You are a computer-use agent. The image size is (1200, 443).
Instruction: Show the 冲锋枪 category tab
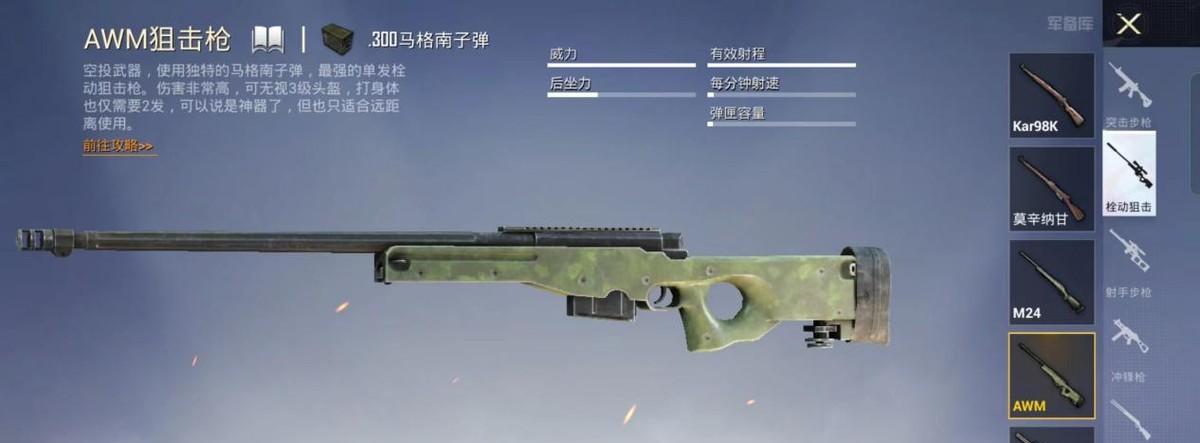click(x=1129, y=348)
